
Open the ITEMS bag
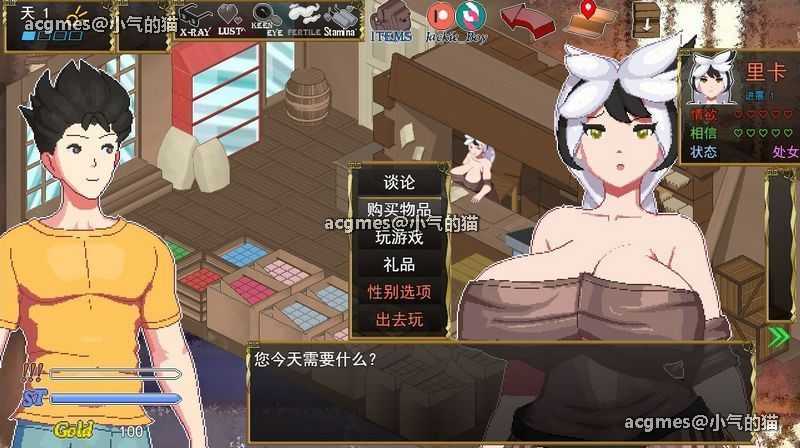pos(390,20)
